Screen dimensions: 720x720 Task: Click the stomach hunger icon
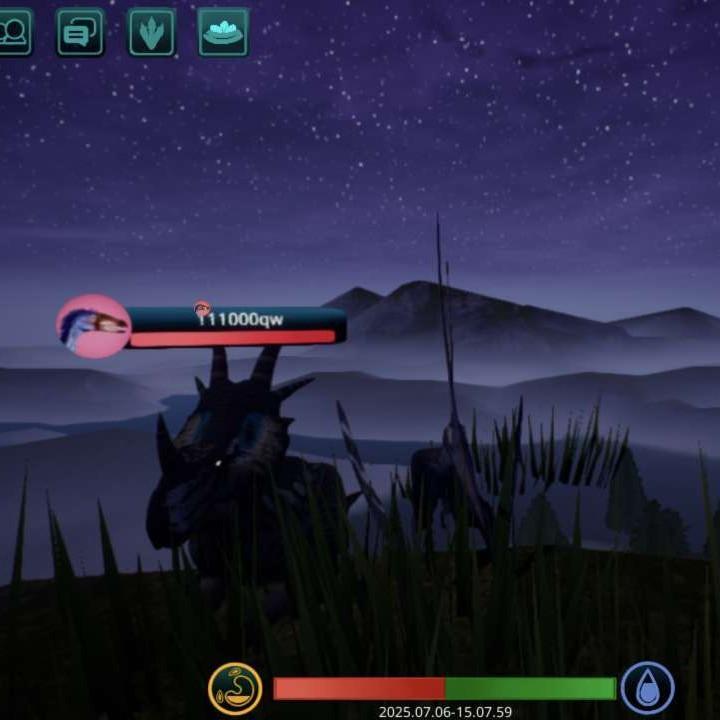tap(235, 689)
